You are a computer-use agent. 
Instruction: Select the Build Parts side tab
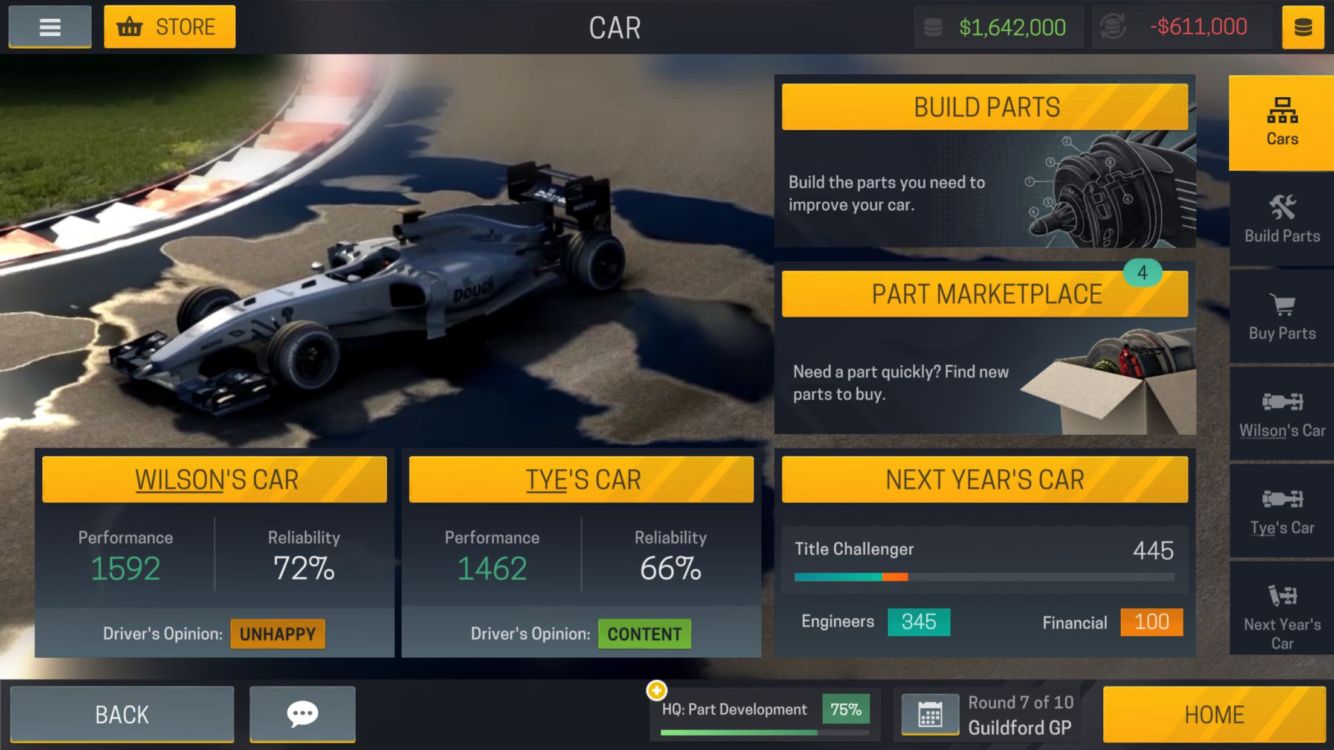coord(1281,219)
